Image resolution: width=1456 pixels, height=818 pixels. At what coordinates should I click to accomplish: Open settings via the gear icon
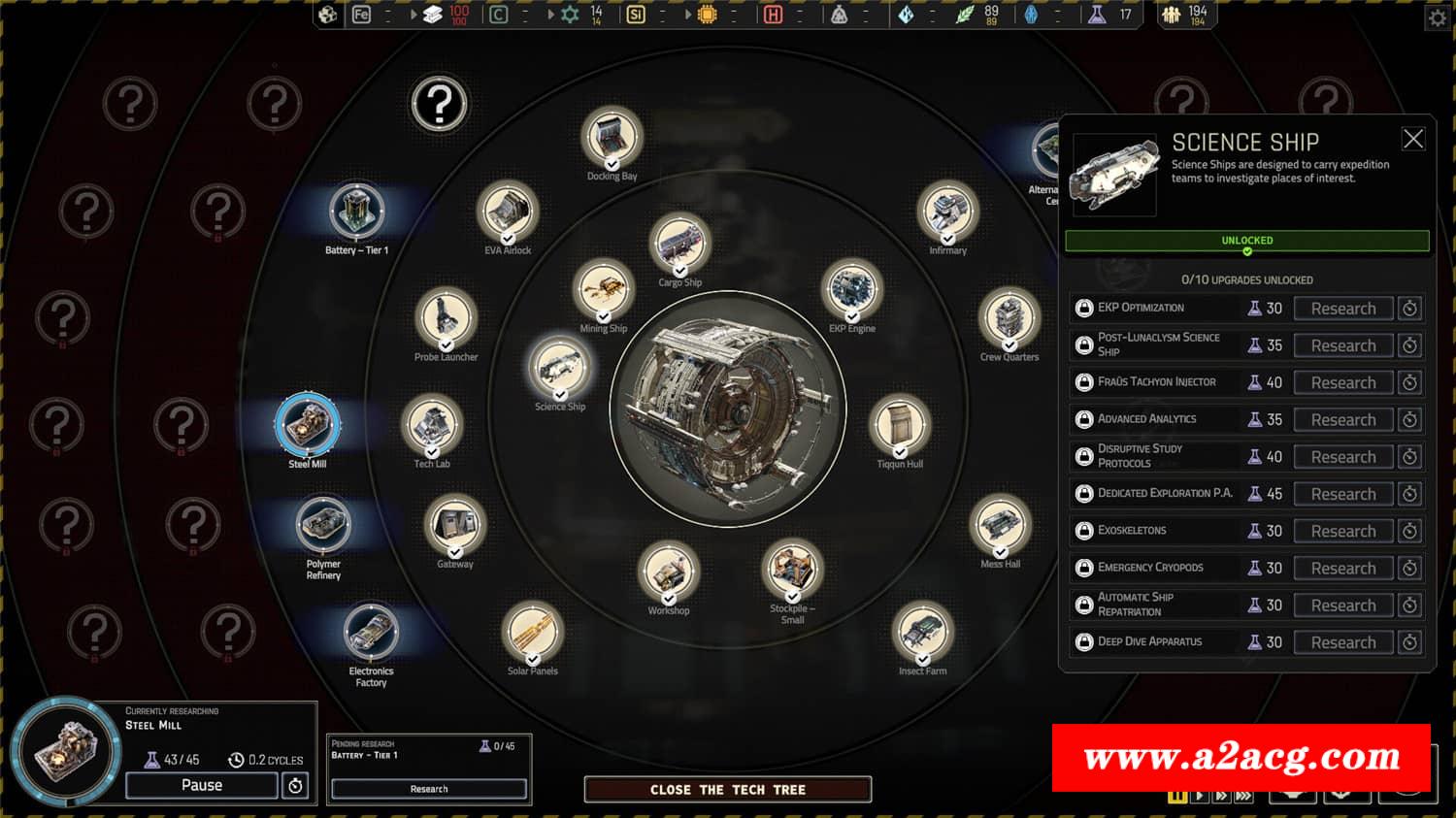tap(1438, 17)
